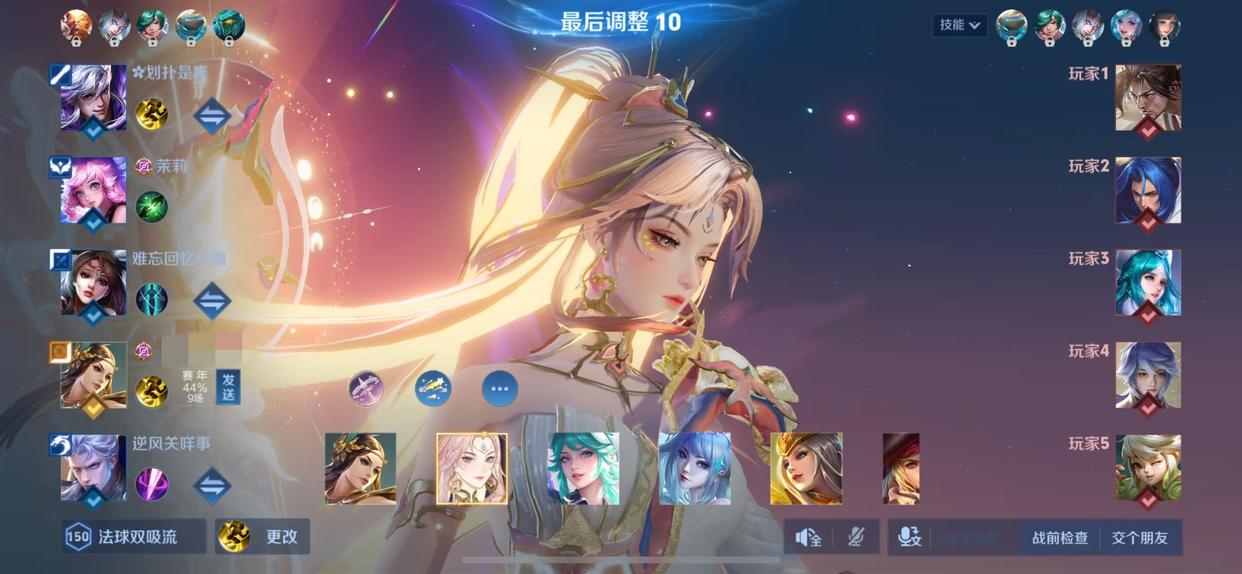Image resolution: width=1242 pixels, height=574 pixels.
Task: Toggle the team speaker audio button
Action: (x=808, y=538)
